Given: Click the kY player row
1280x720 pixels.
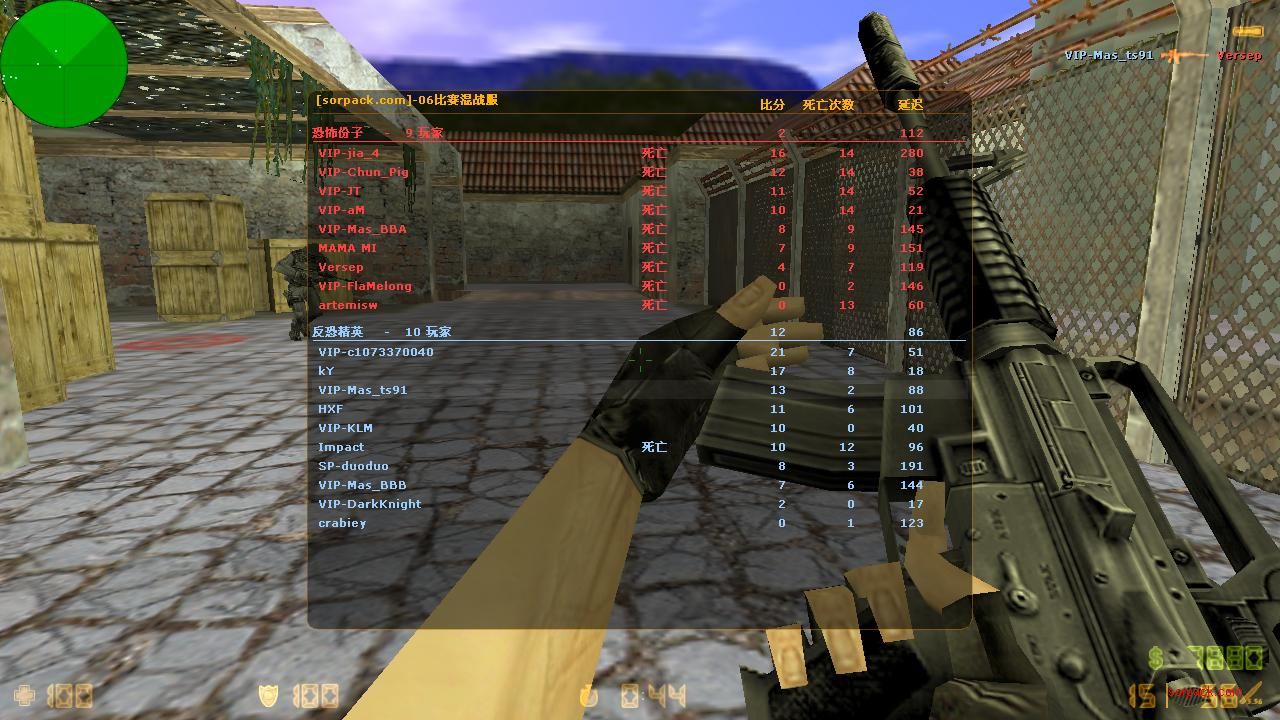Looking at the screenshot, I should click(x=326, y=371).
